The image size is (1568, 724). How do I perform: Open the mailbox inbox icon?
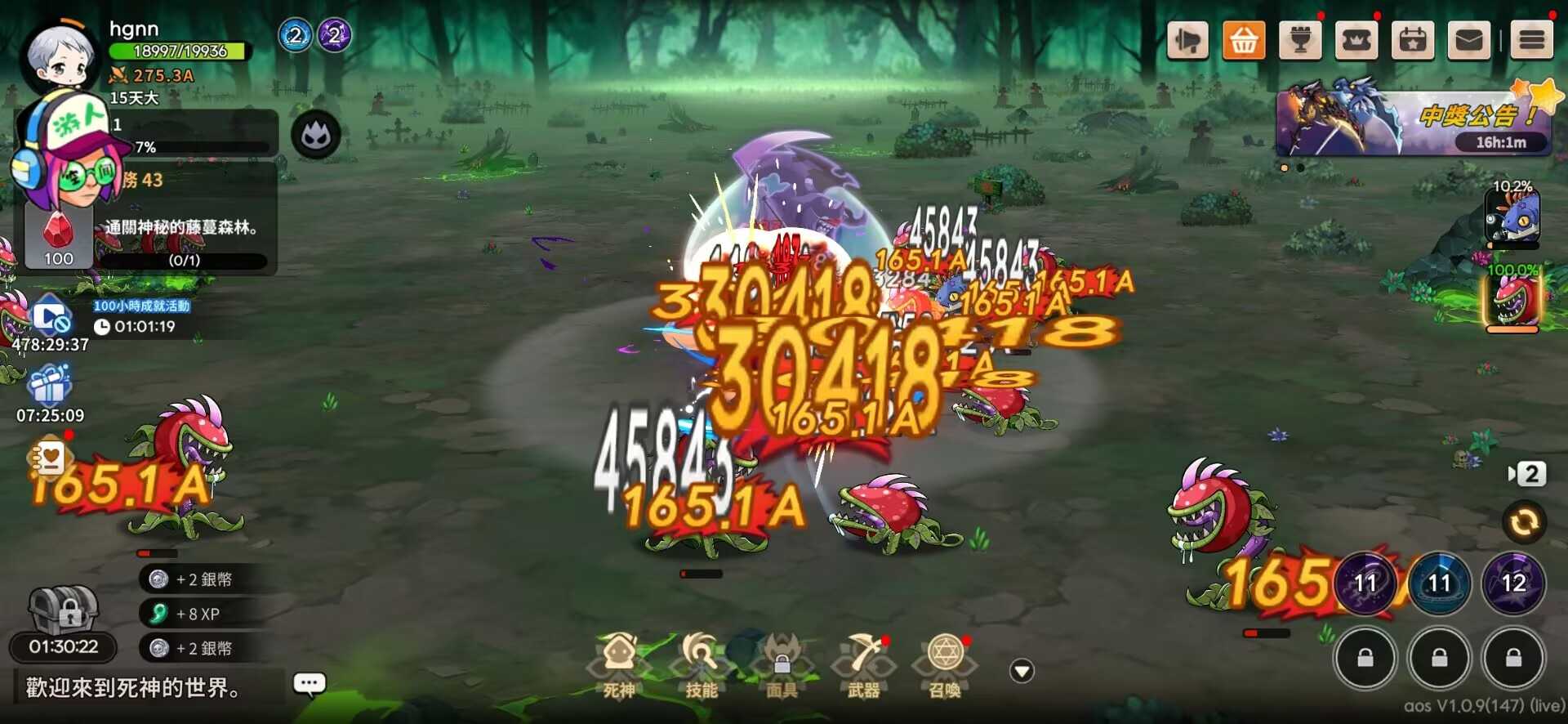point(1468,38)
